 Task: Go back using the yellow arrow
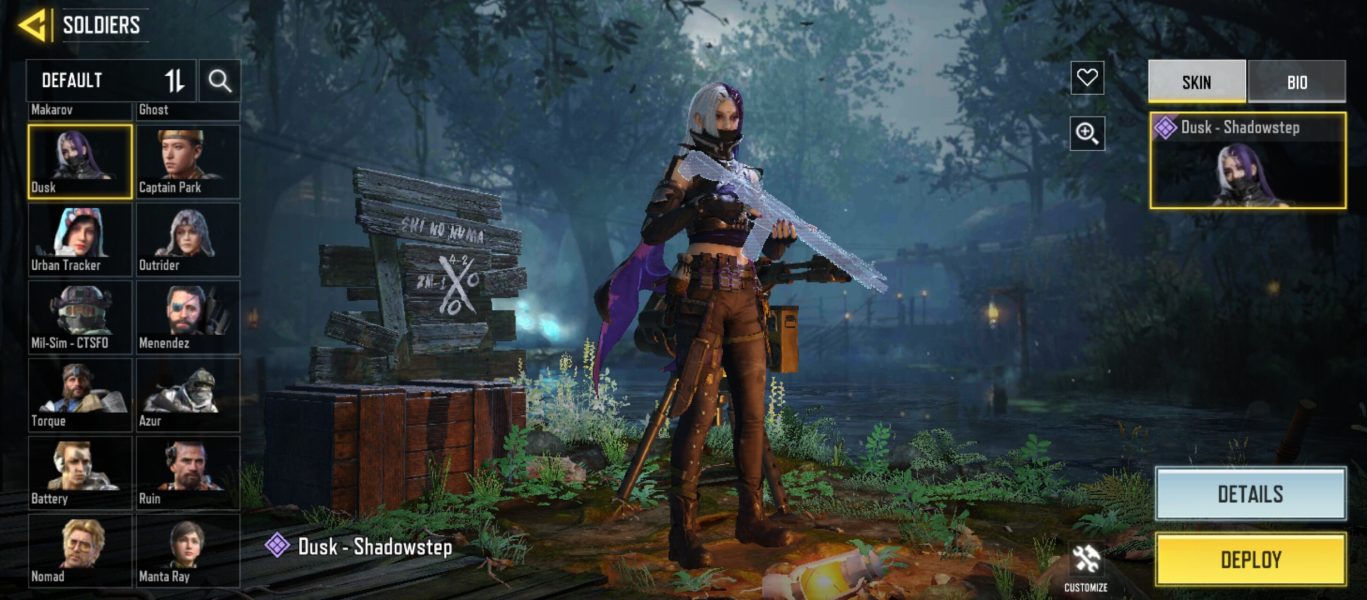click(34, 25)
